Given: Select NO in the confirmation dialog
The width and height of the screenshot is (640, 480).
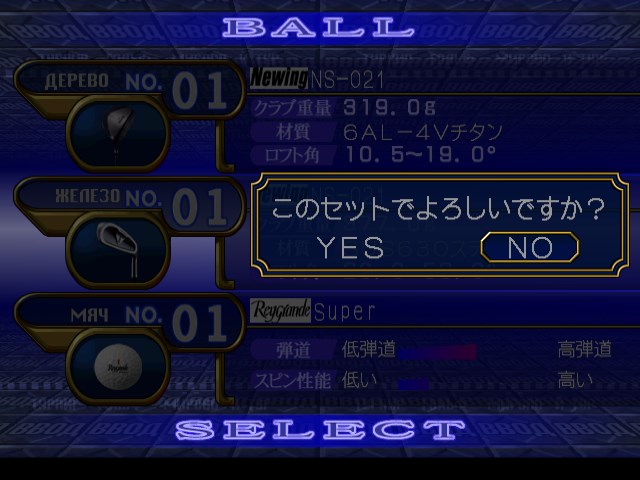Looking at the screenshot, I should tap(529, 247).
